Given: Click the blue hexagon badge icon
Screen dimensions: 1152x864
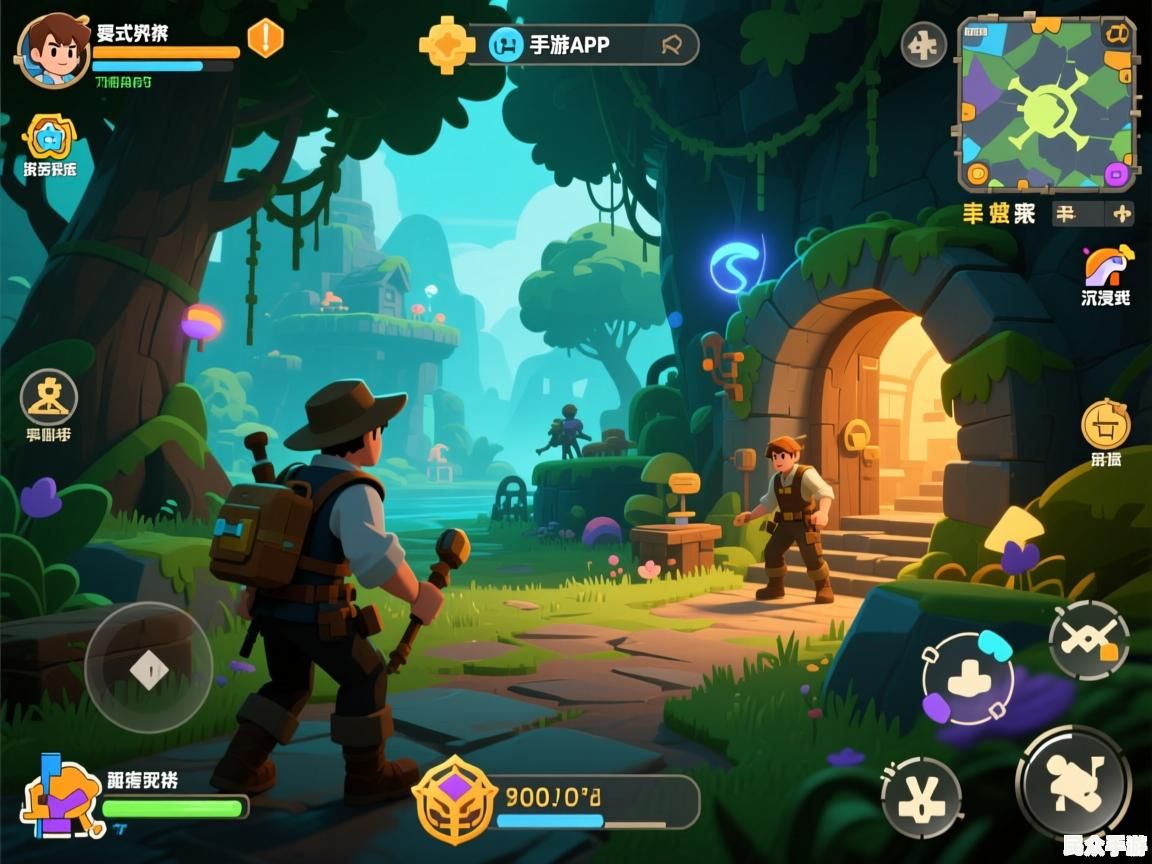Looking at the screenshot, I should (x=47, y=137).
